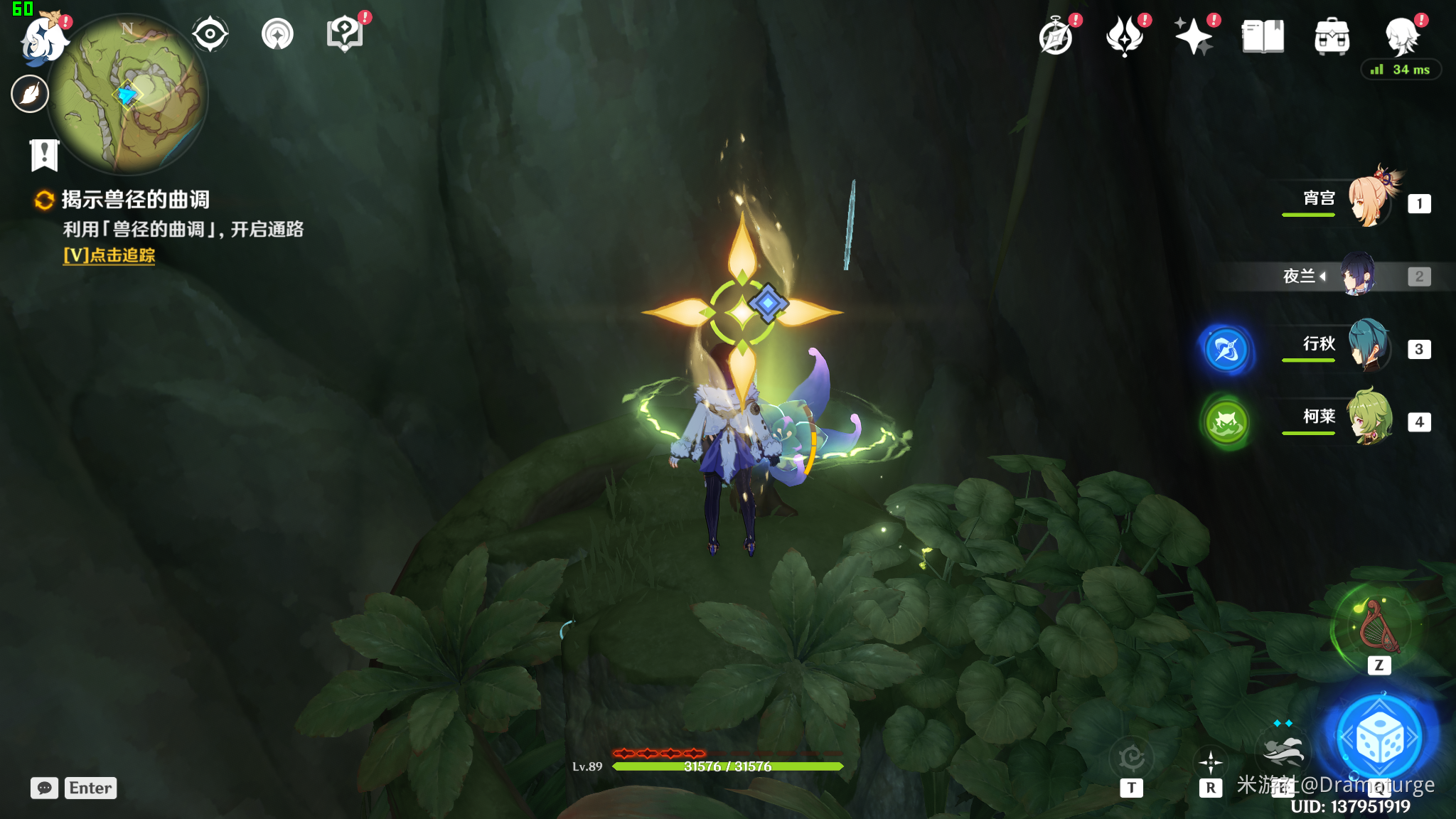
Task: Open the wish star icon
Action: coord(1194,37)
